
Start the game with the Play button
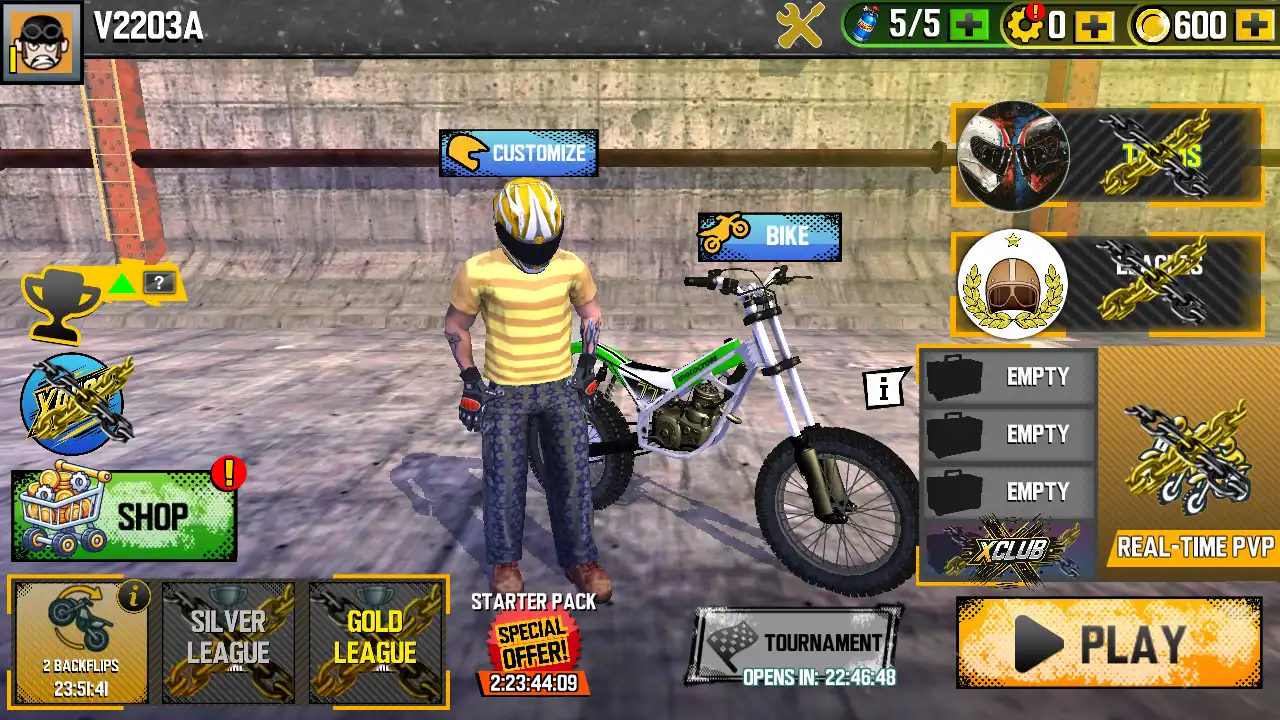tap(1108, 643)
